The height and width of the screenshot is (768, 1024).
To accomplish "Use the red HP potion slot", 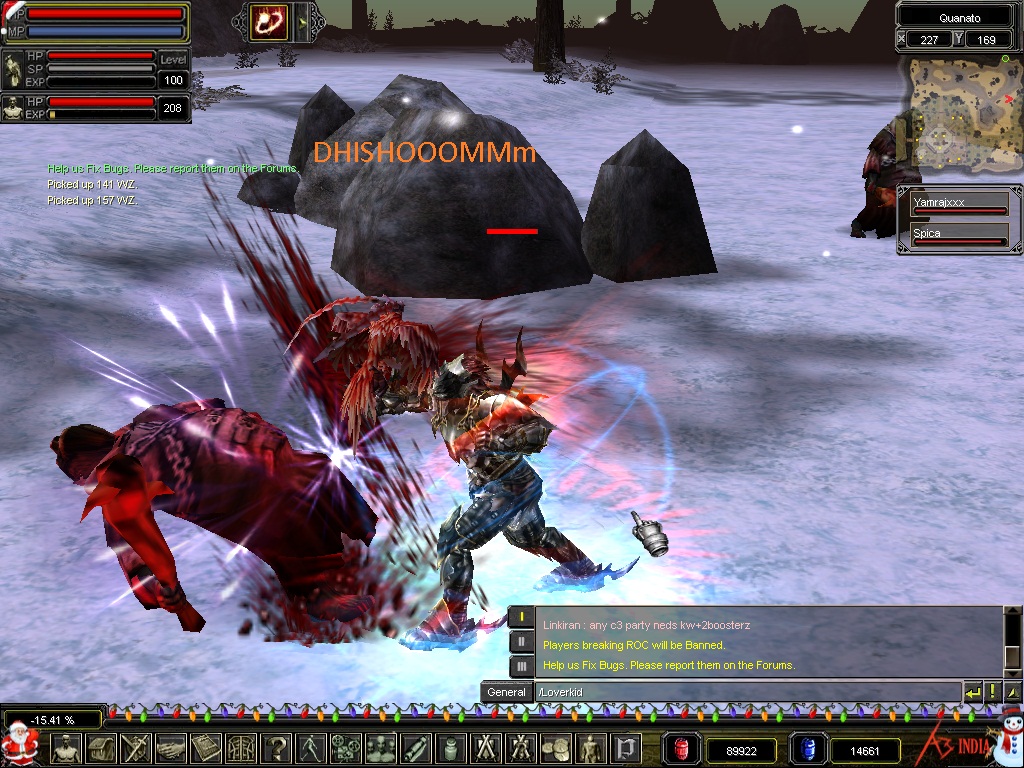I will point(683,749).
